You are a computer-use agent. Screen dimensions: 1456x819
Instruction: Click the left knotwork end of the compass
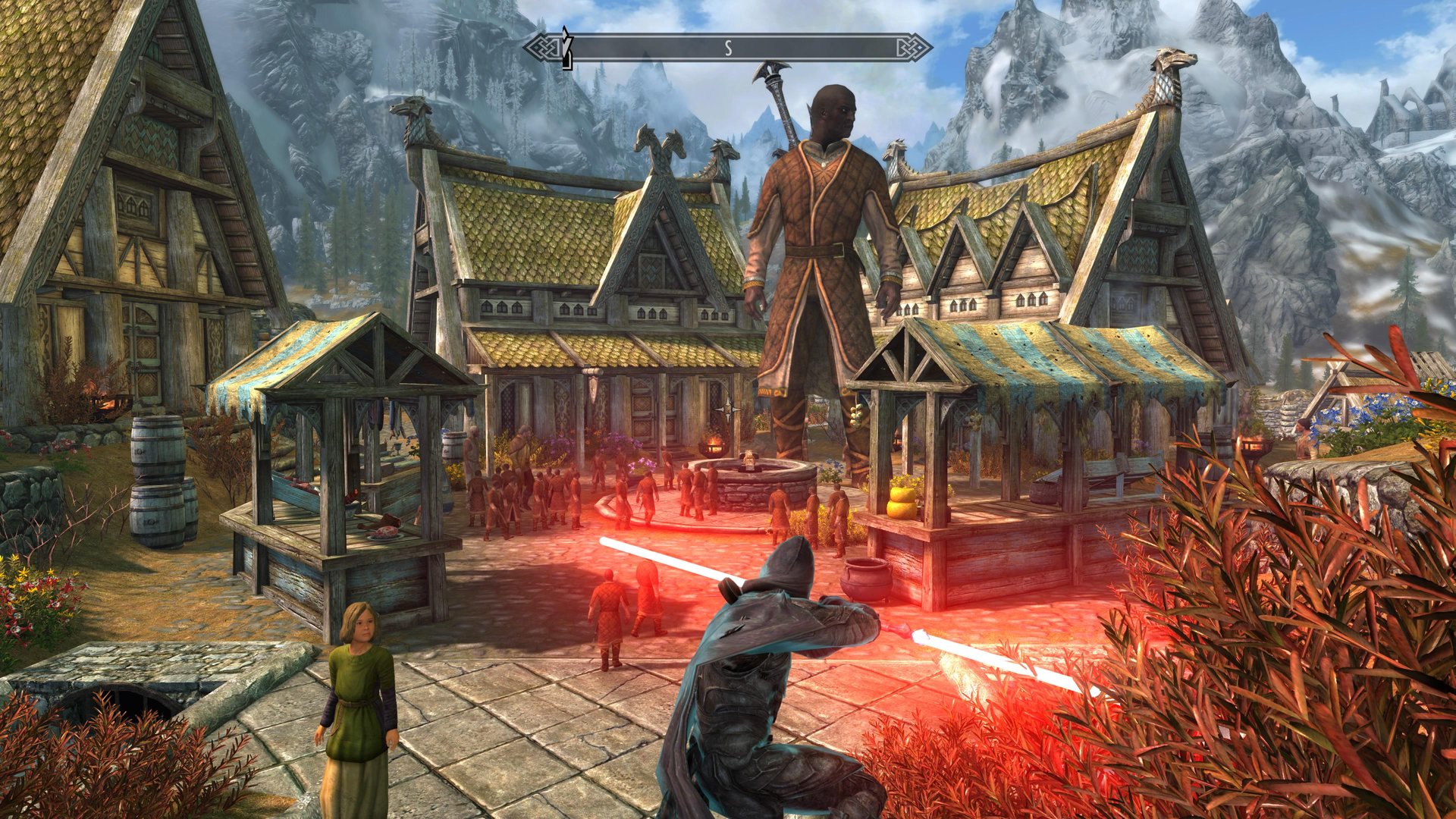(x=543, y=45)
